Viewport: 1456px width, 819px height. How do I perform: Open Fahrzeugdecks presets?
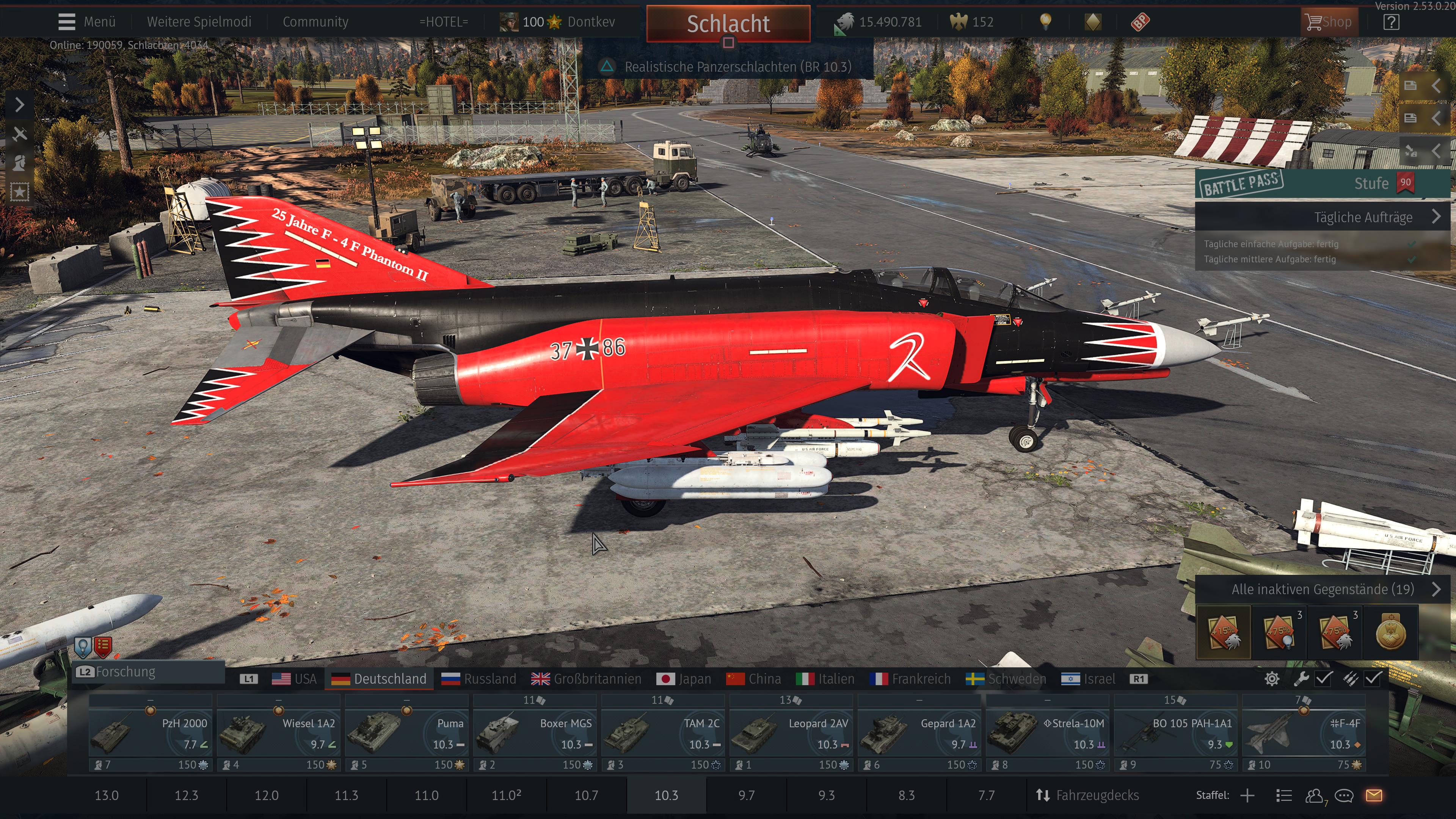coord(1087,795)
